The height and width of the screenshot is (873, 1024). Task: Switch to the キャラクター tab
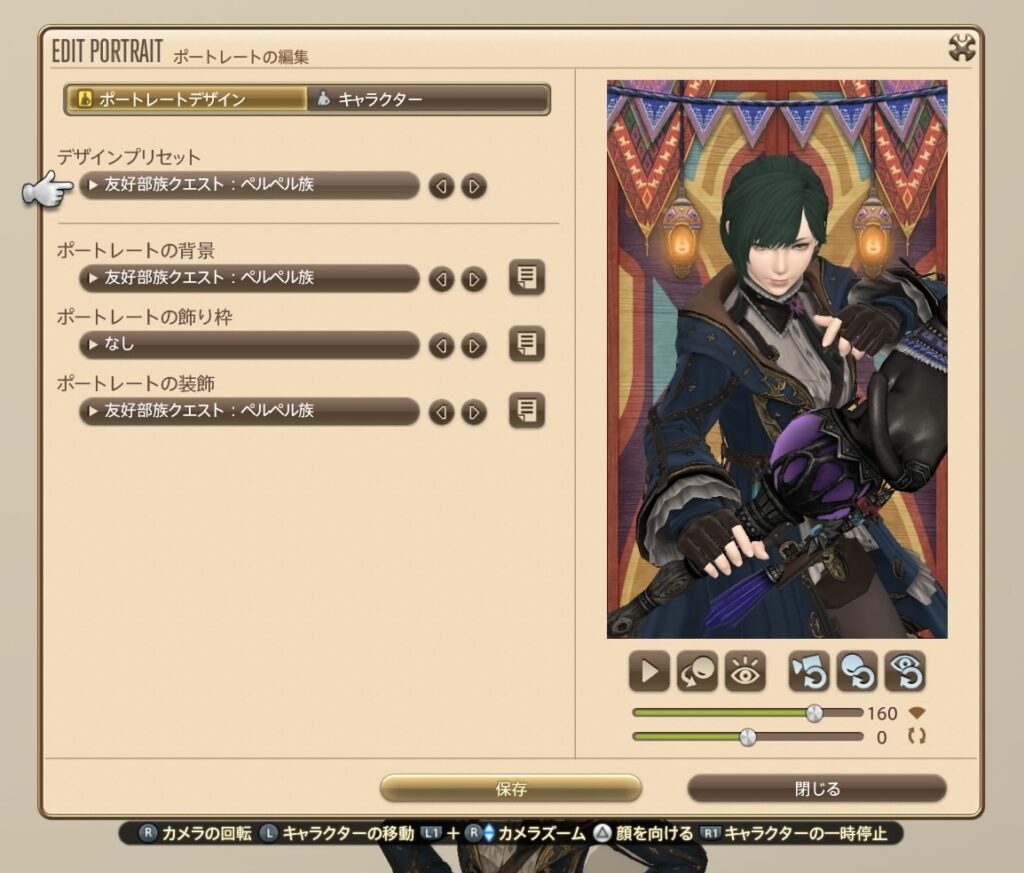(428, 99)
